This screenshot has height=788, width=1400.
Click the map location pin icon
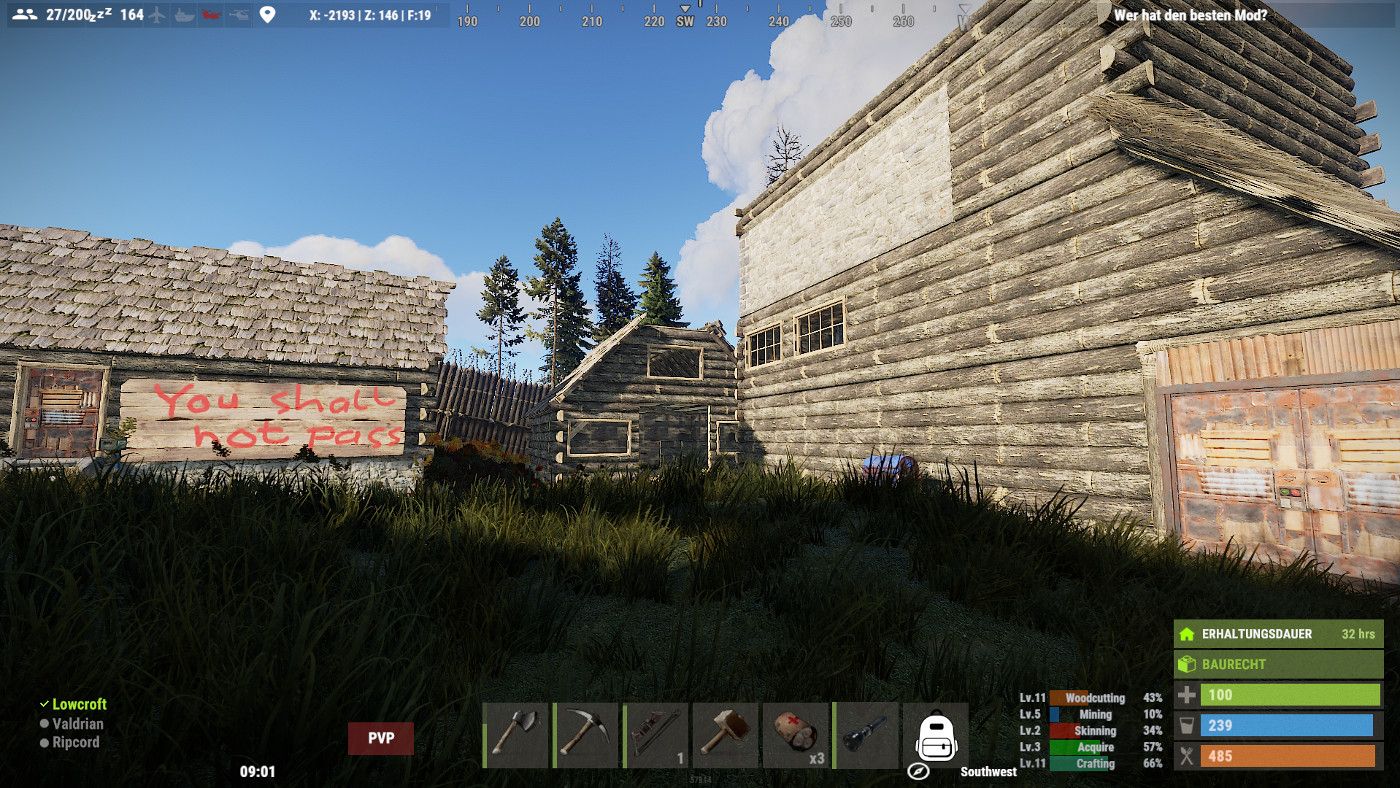point(265,15)
